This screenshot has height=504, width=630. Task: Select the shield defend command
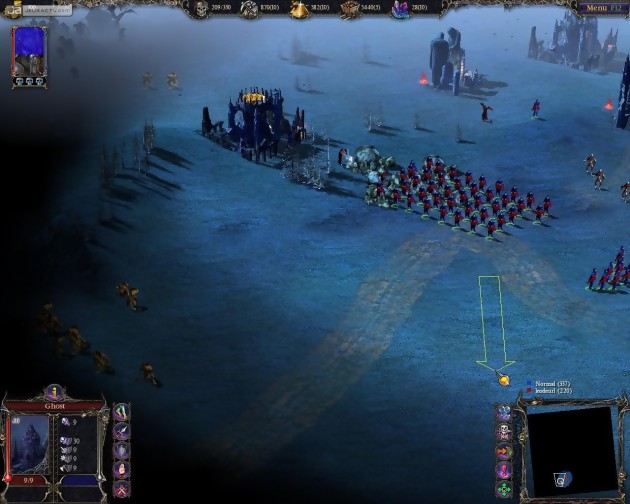[121, 449]
